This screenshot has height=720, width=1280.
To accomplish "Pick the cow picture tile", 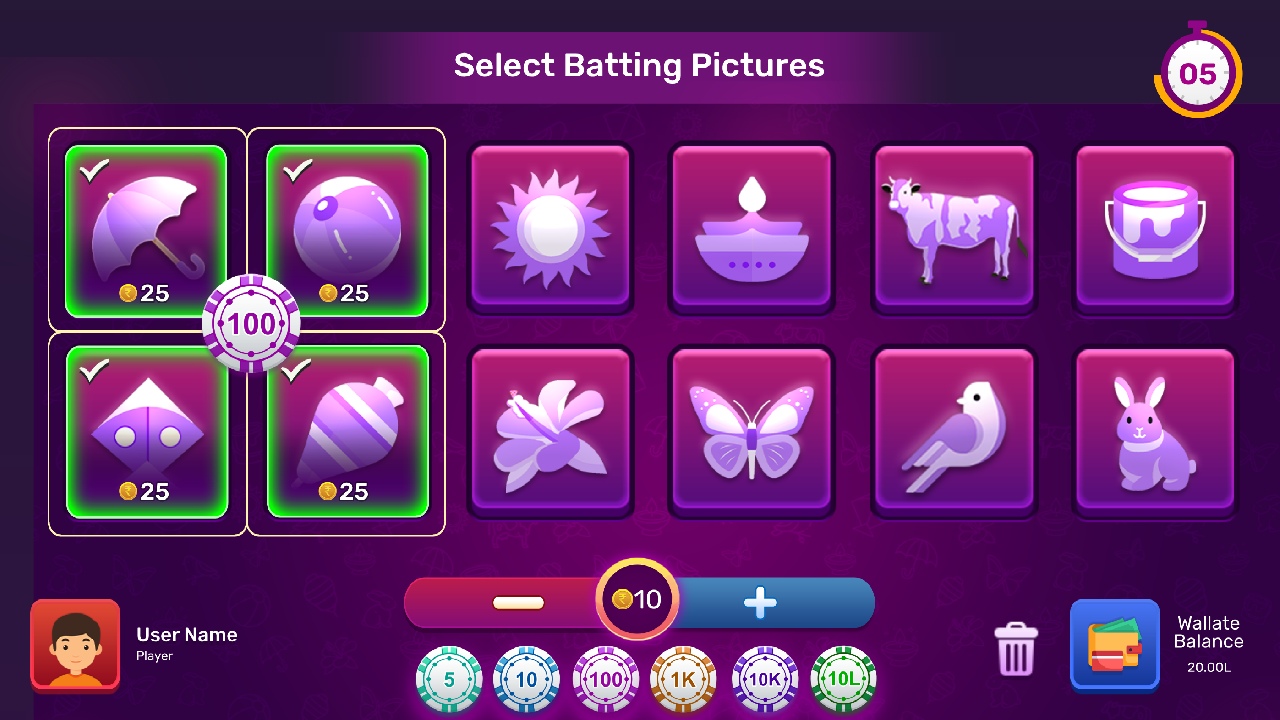I will [954, 228].
